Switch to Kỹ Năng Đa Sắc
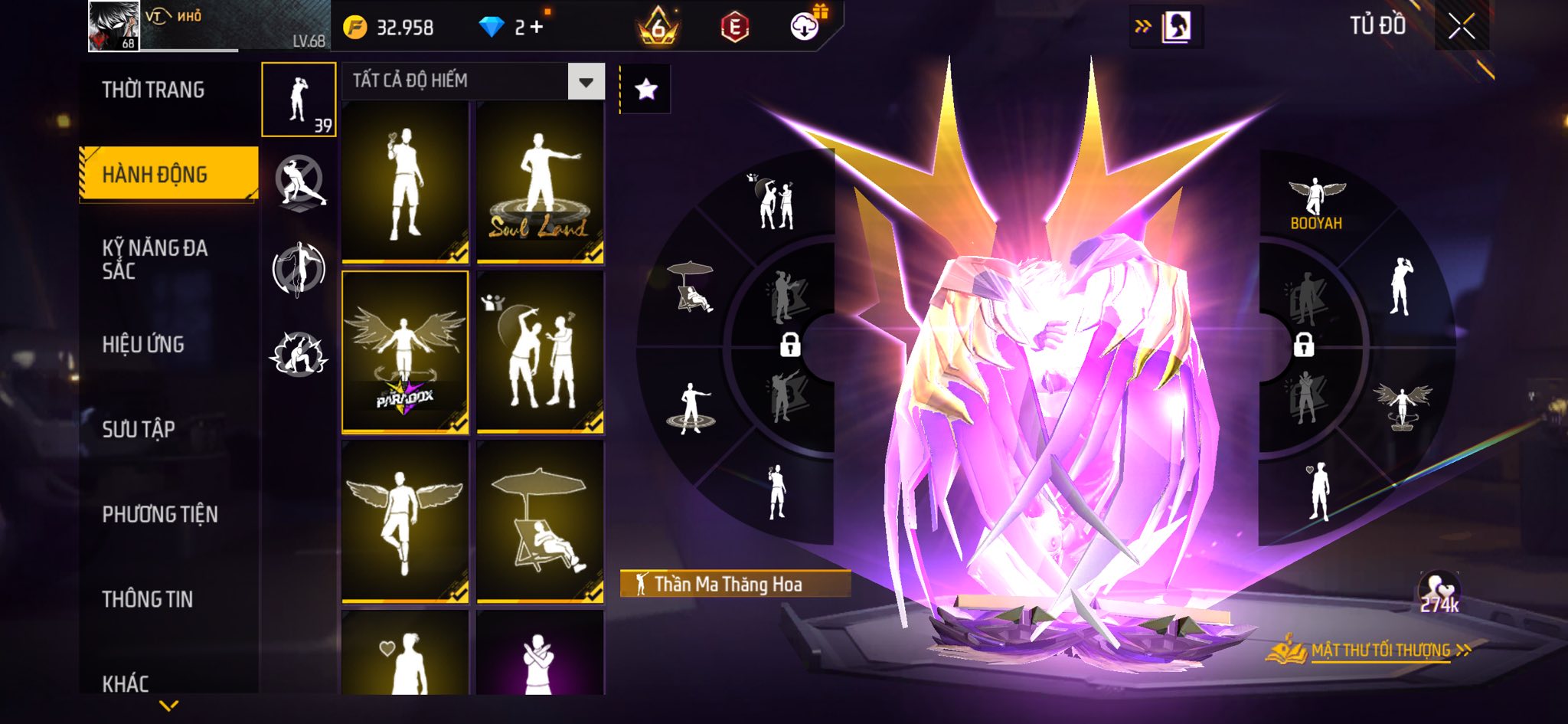The height and width of the screenshot is (724, 1568). coord(155,259)
